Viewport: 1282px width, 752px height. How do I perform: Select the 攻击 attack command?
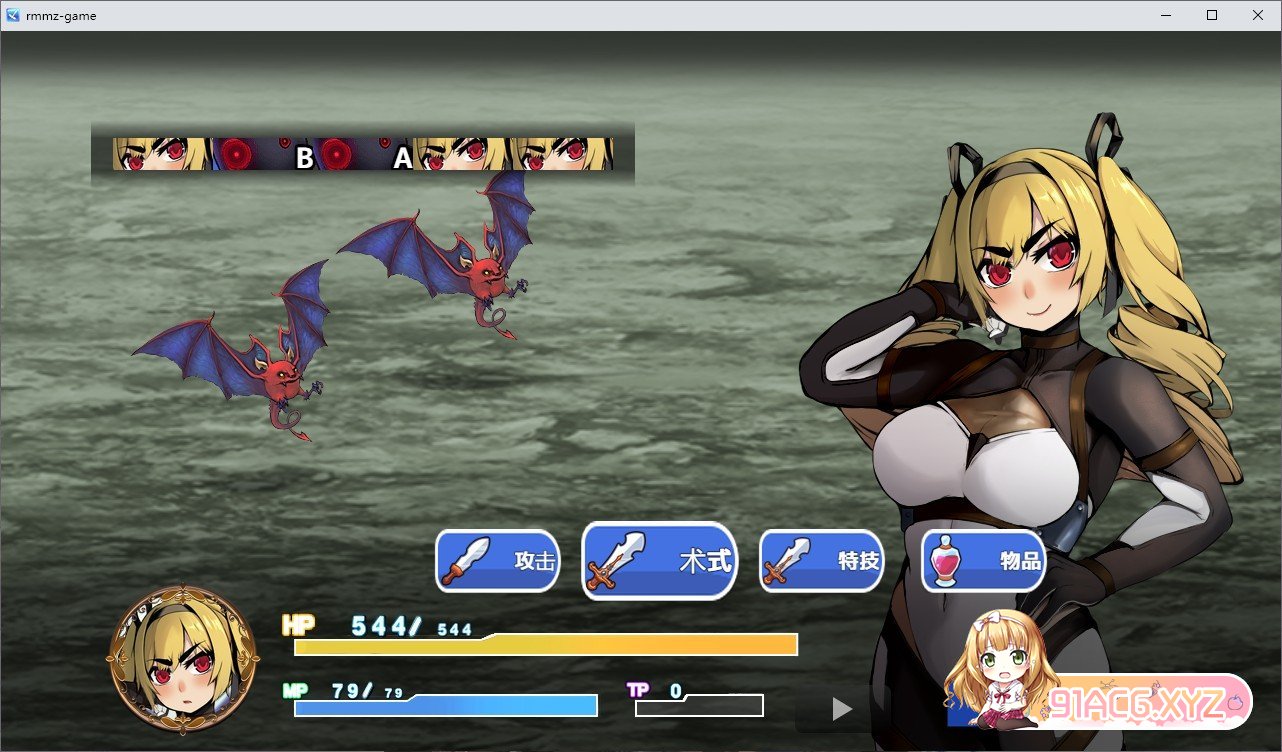[498, 561]
